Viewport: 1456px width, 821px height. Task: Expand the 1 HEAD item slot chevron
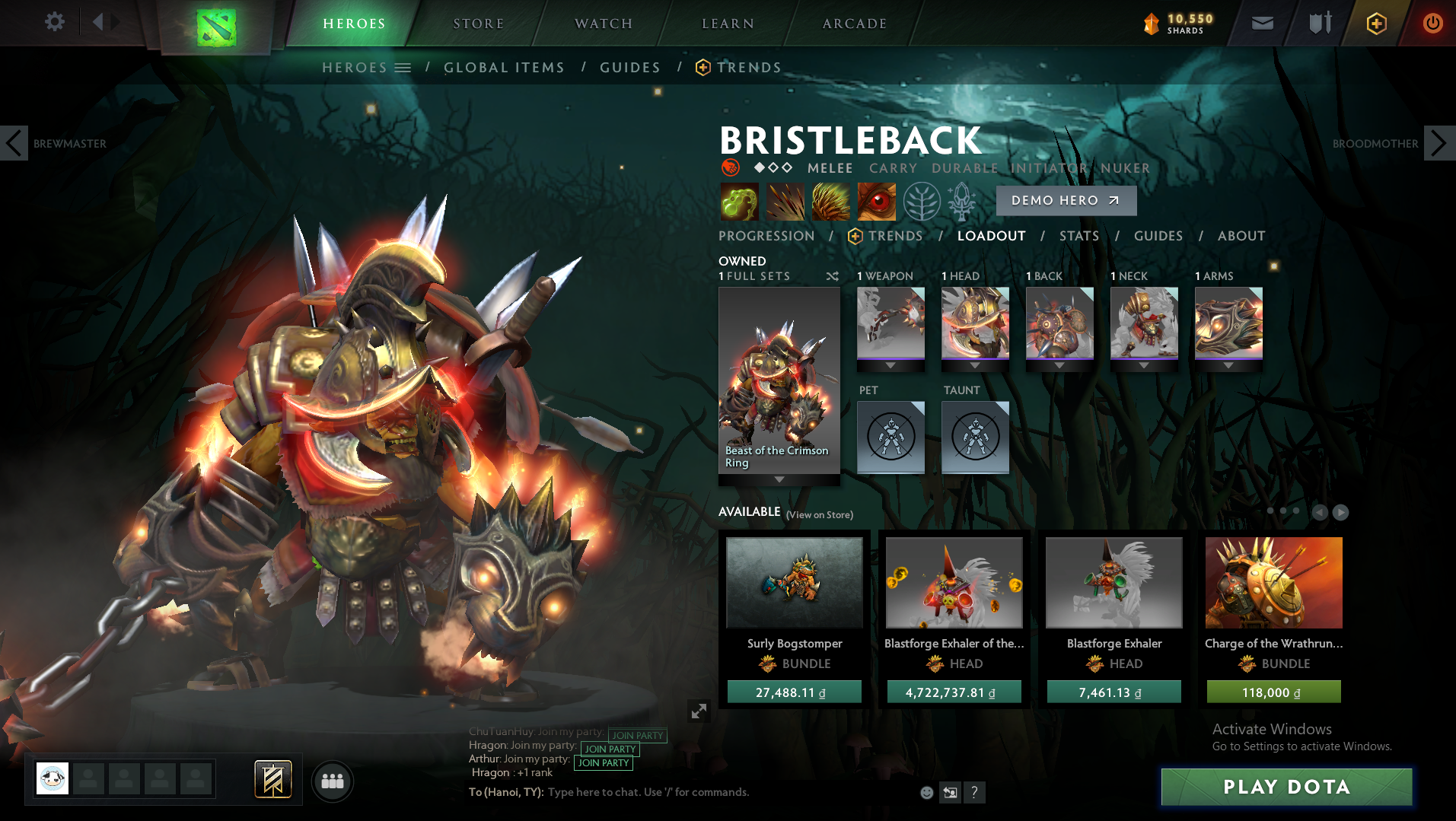click(x=975, y=365)
